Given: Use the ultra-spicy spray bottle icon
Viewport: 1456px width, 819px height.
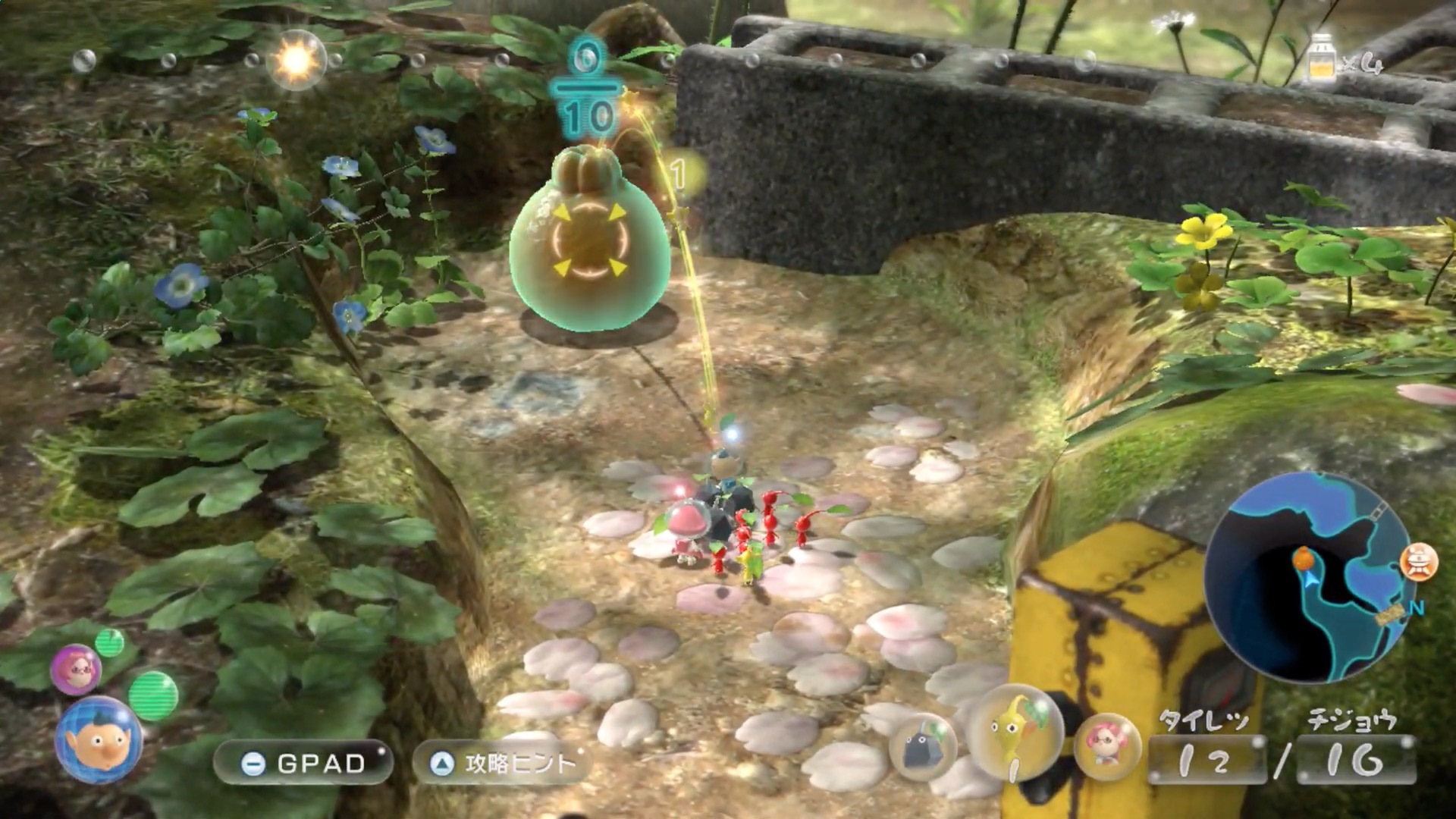Looking at the screenshot, I should click(1322, 56).
